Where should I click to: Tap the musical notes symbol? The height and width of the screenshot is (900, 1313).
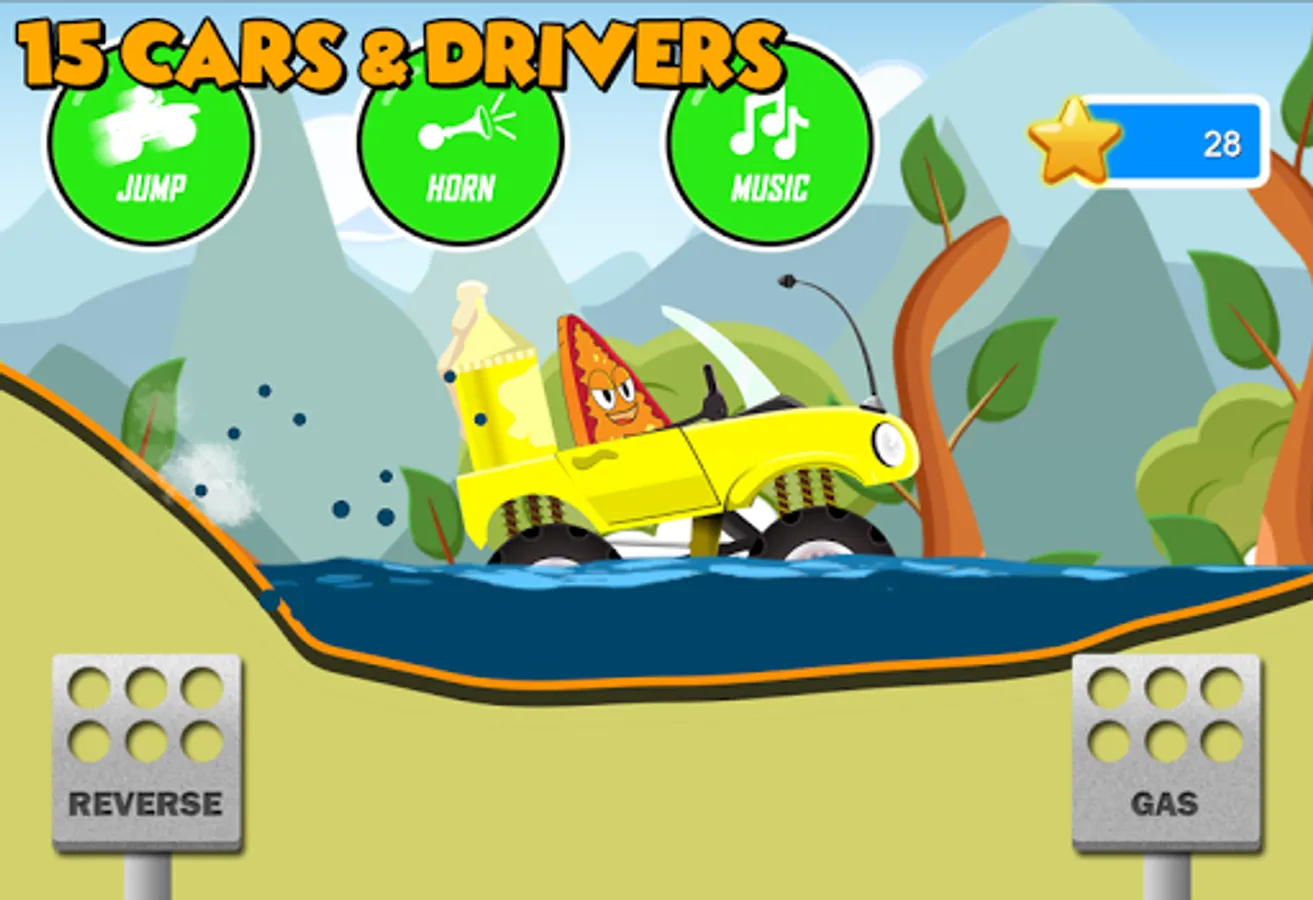coord(768,126)
